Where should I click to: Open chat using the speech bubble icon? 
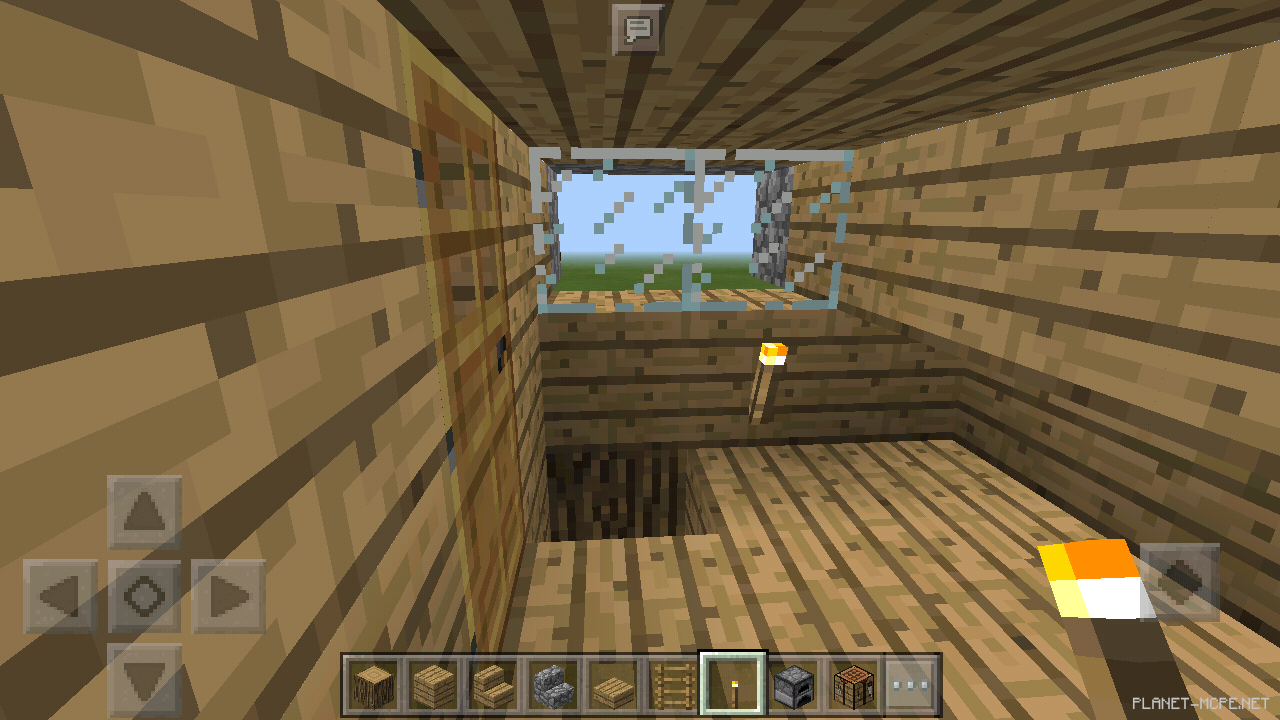pos(638,29)
